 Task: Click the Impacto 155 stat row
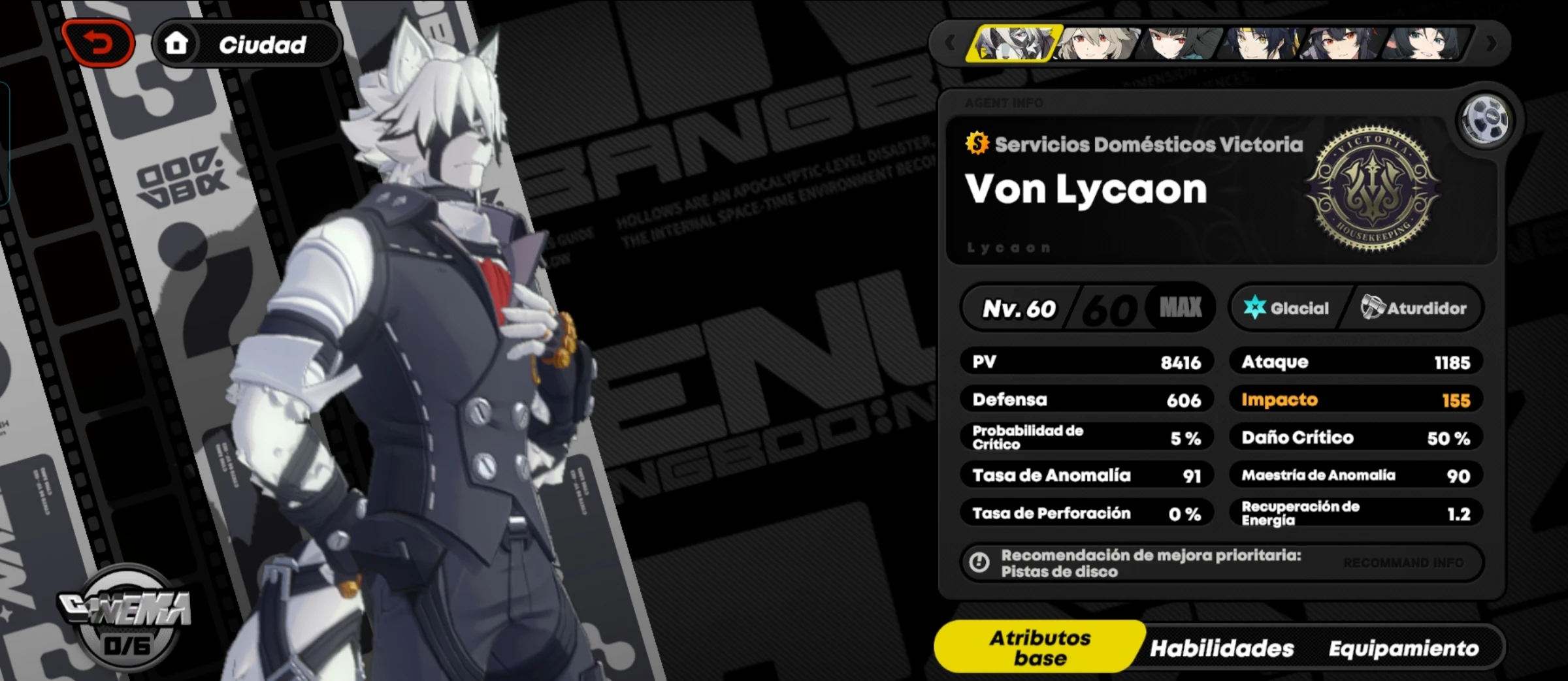1356,399
